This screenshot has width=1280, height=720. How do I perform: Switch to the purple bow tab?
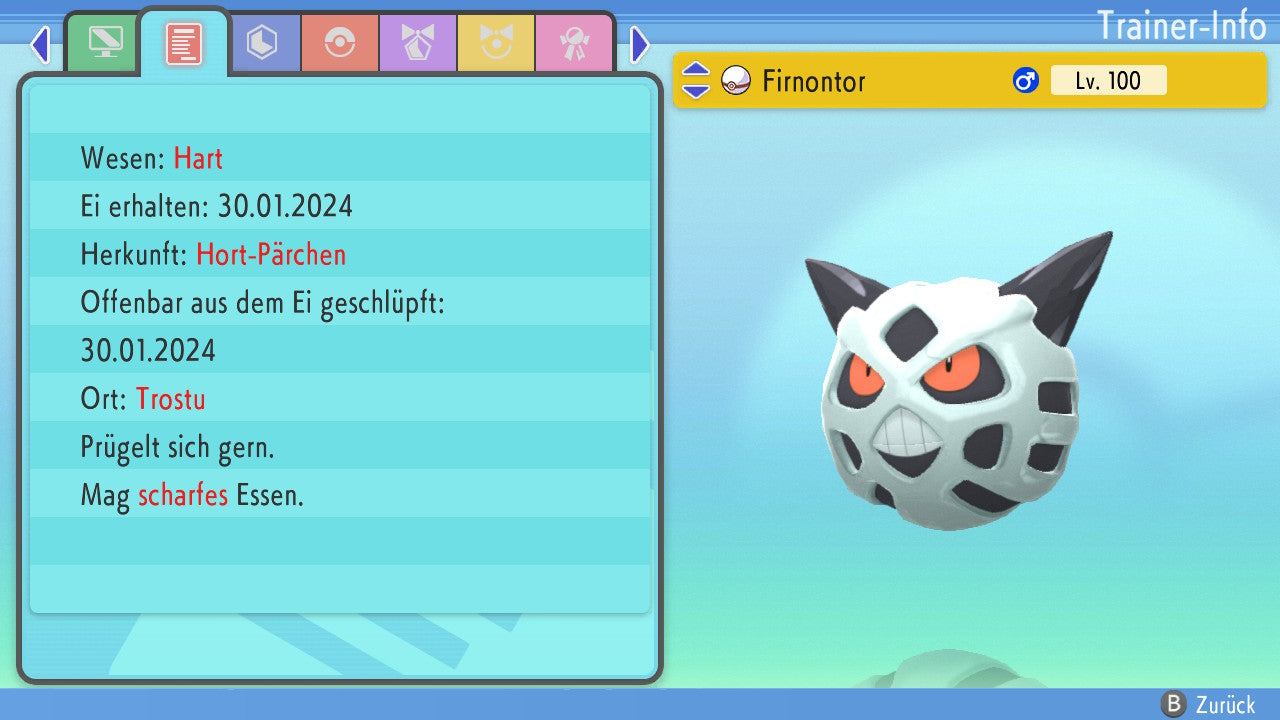point(418,43)
